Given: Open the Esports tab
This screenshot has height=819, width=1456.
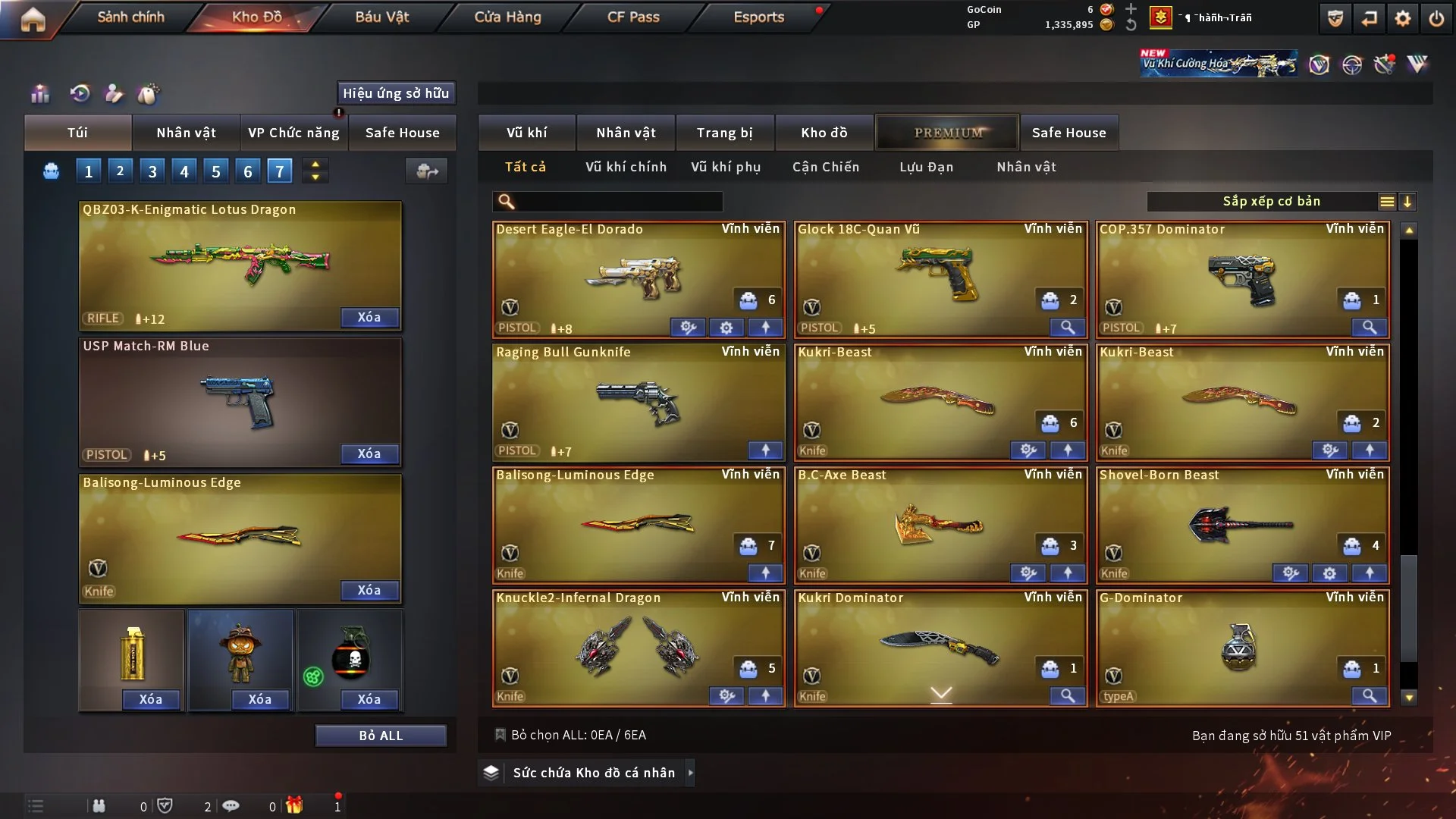Looking at the screenshot, I should point(758,17).
